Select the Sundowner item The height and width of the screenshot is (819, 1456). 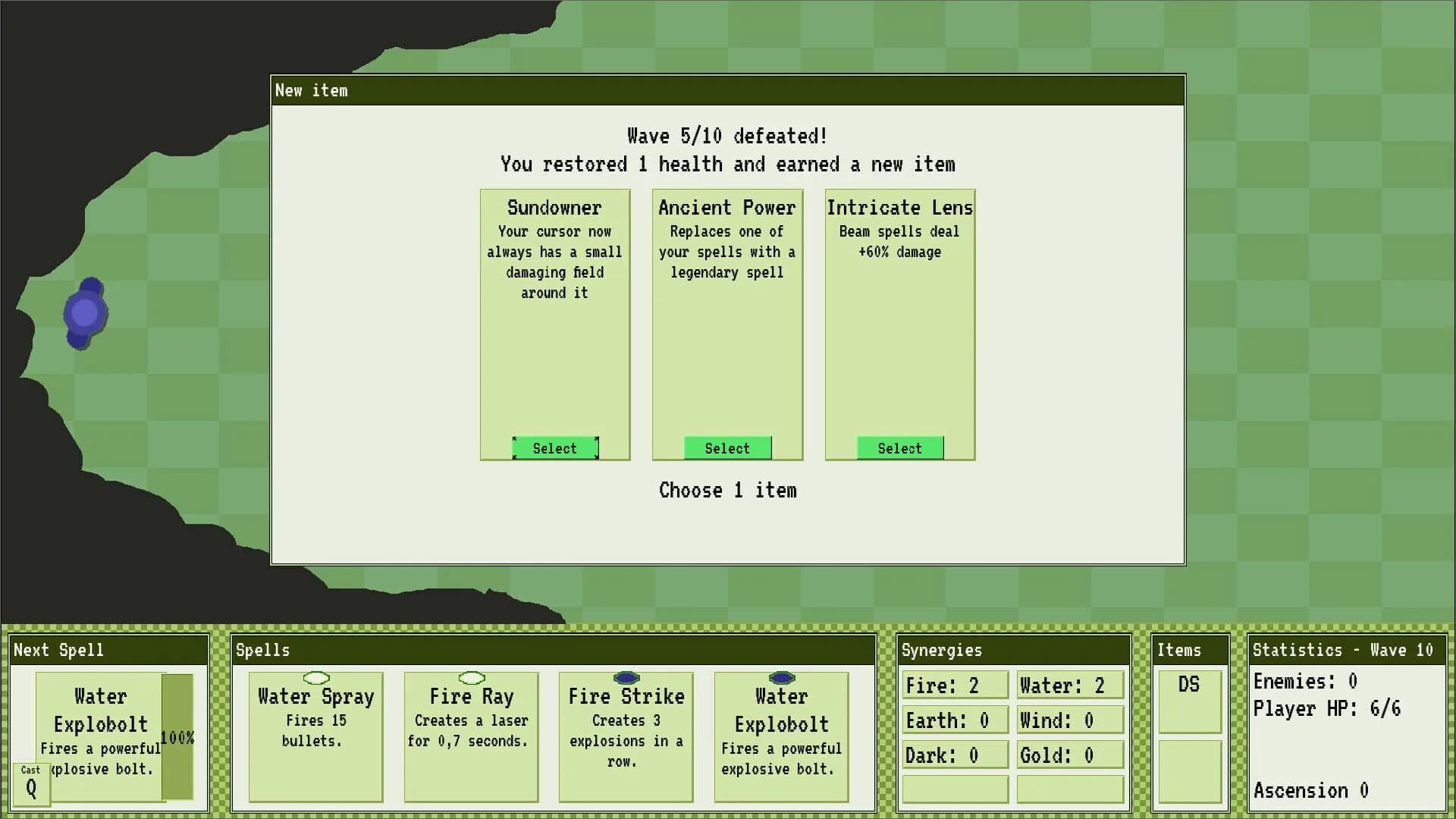tap(554, 447)
